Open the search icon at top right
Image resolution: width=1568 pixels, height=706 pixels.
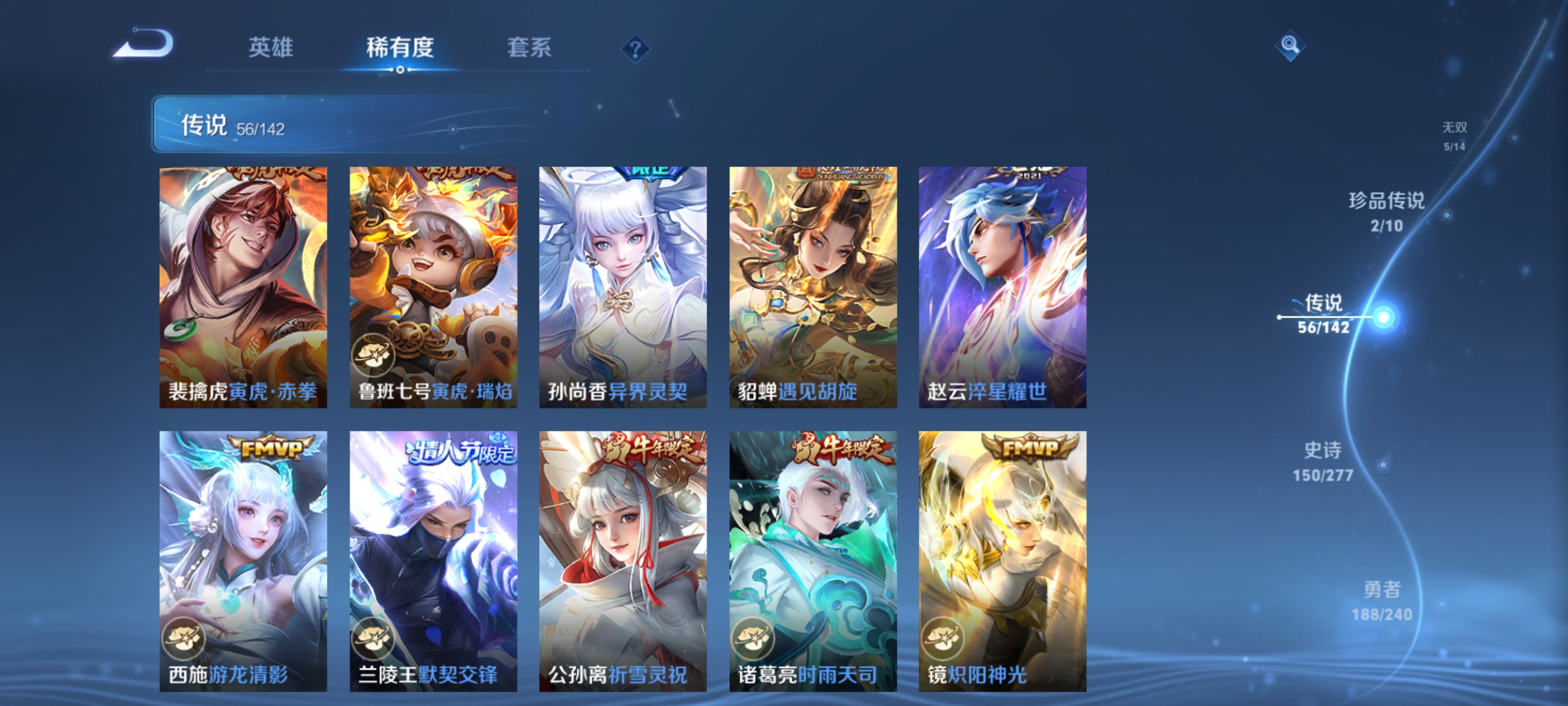1290,45
